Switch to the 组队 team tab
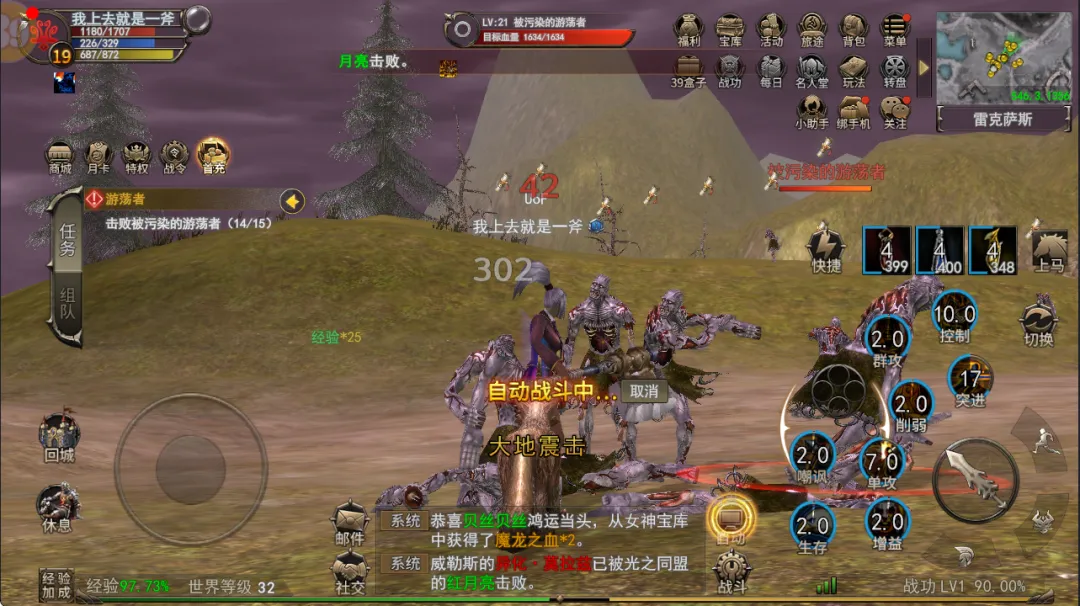 [67, 308]
